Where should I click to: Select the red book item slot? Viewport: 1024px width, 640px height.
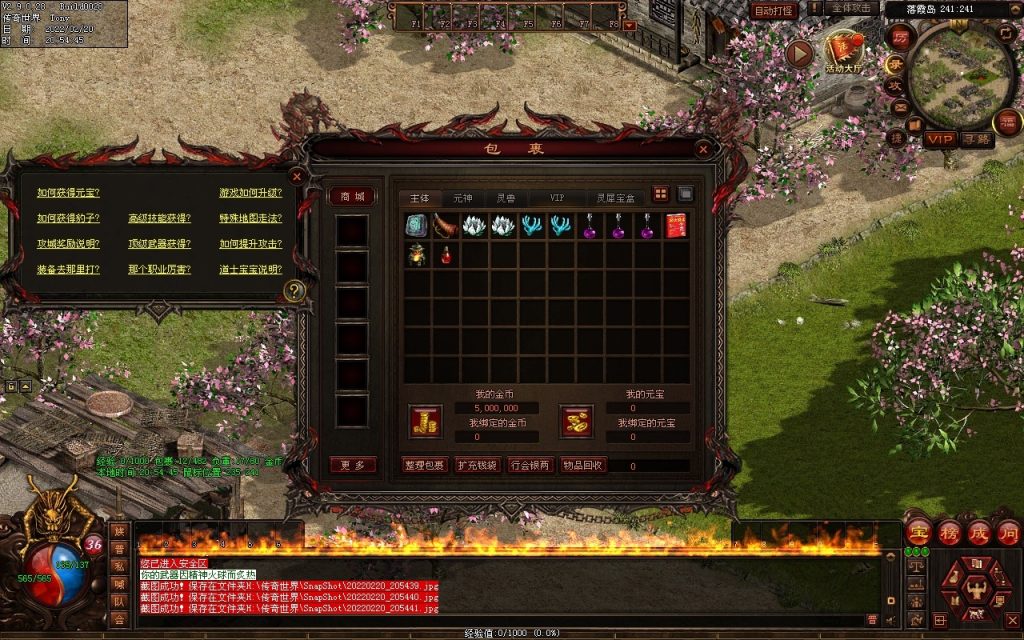click(x=677, y=226)
